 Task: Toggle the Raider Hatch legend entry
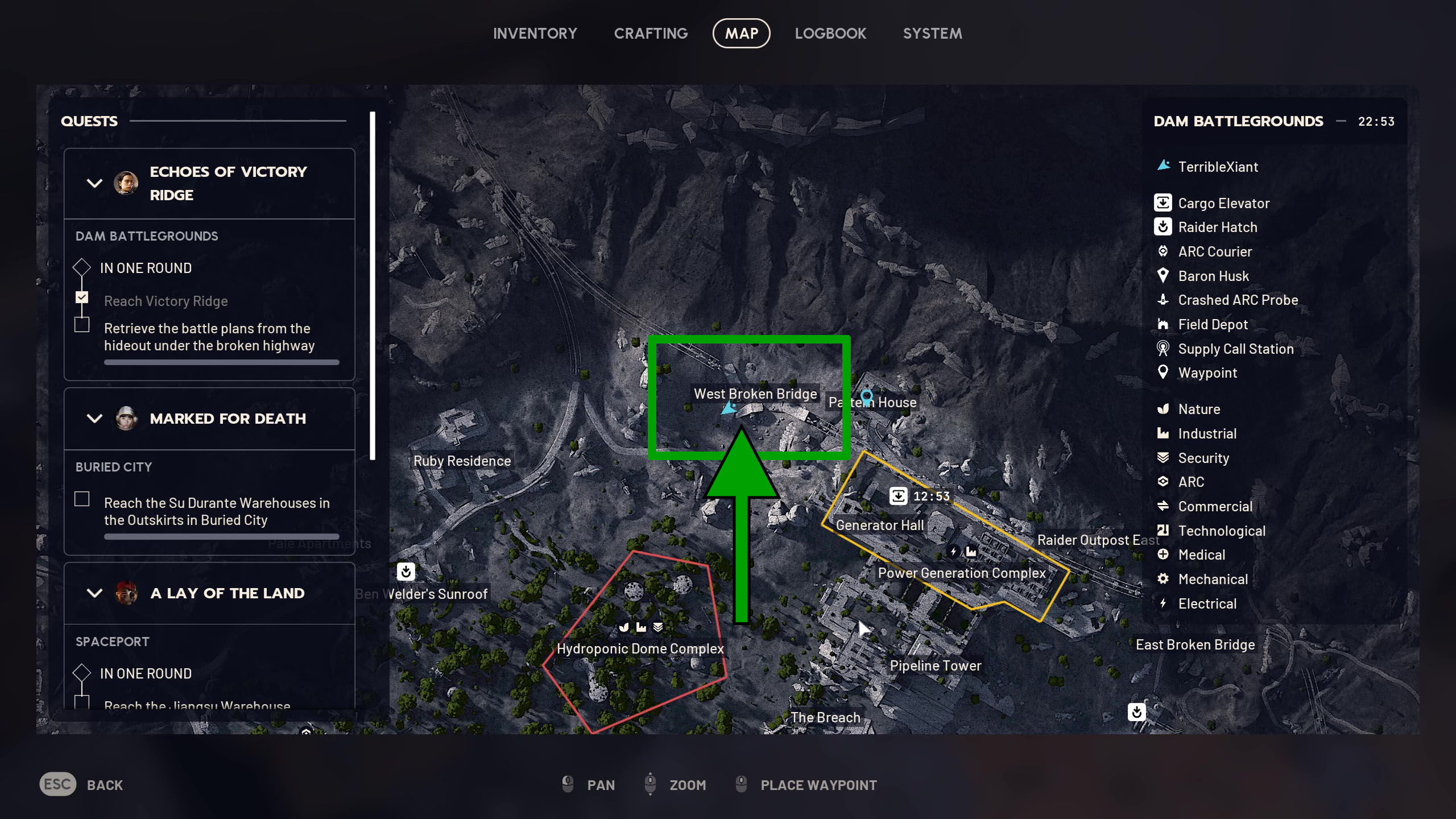pyautogui.click(x=1217, y=227)
